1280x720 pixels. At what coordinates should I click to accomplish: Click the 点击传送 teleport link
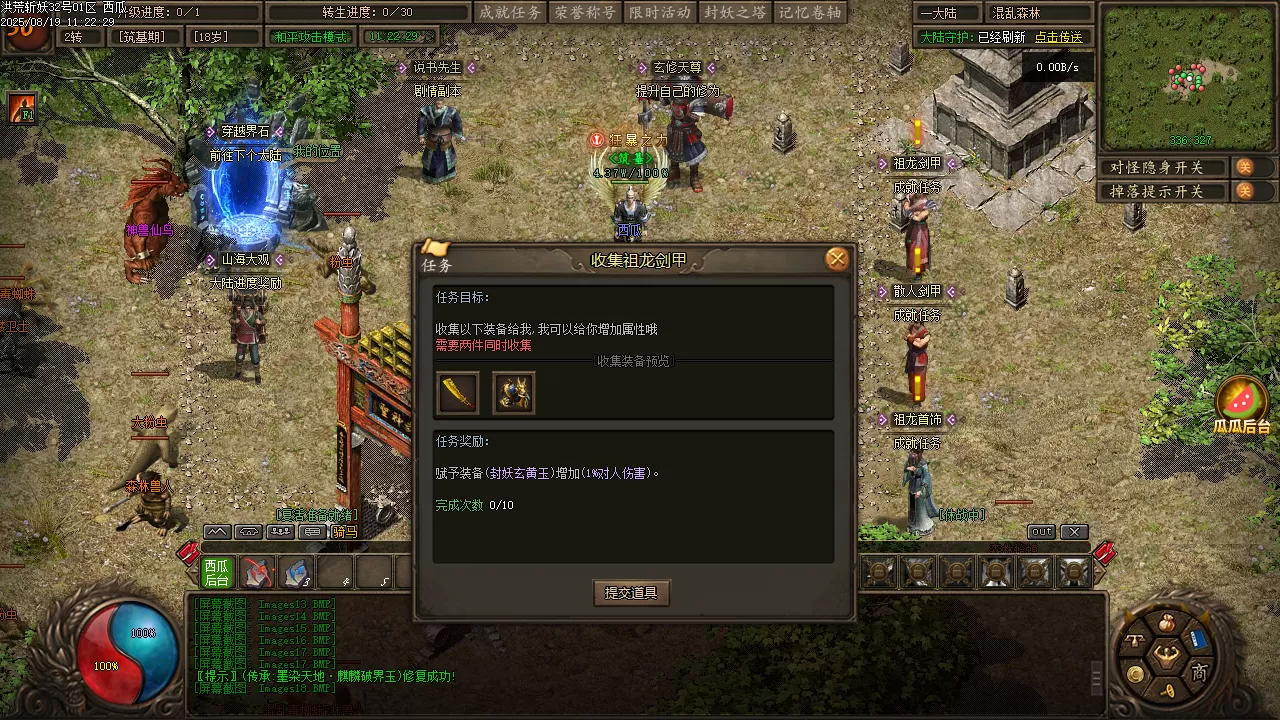pos(1058,37)
